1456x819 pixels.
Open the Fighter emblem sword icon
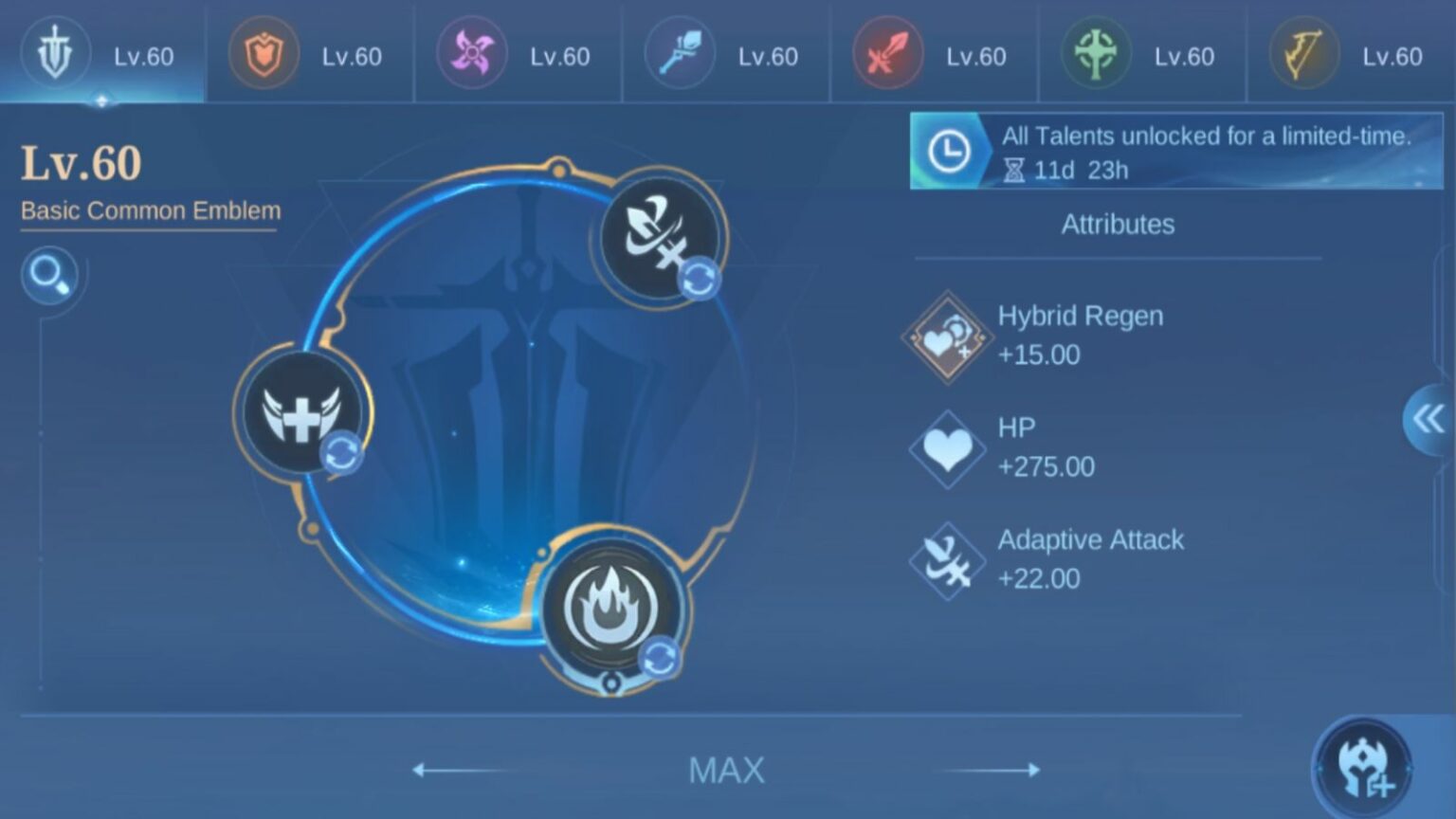888,54
